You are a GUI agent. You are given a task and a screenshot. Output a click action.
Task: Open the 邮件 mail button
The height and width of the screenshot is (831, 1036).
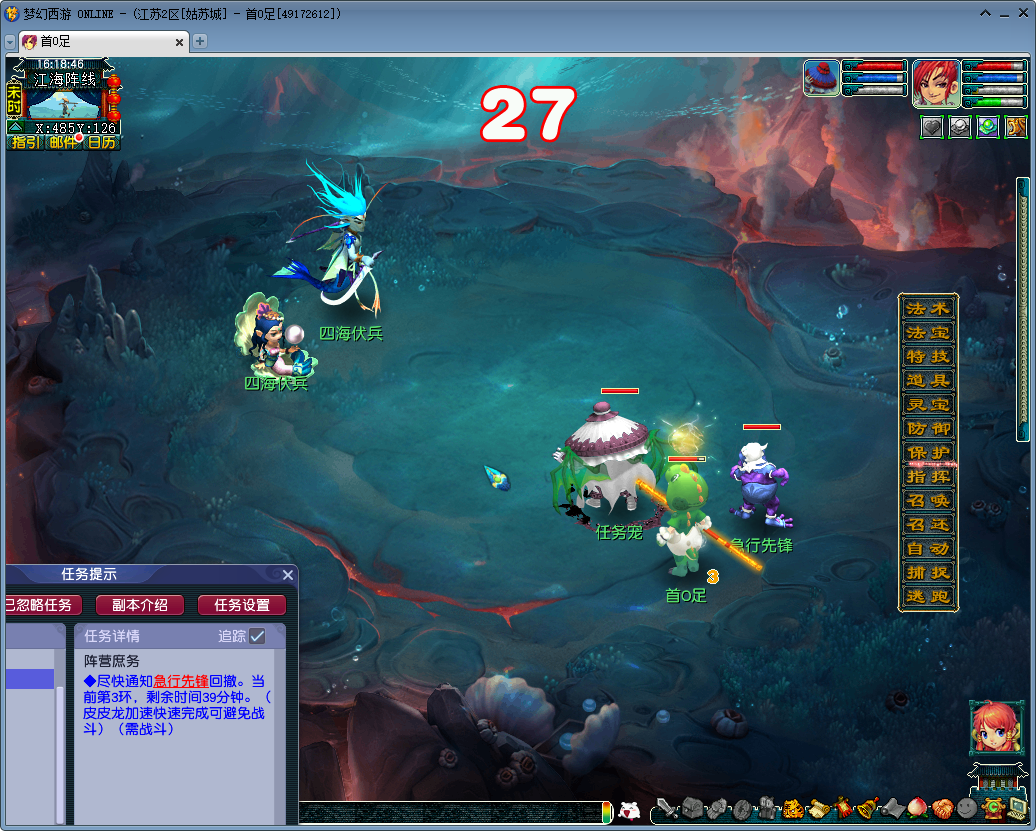[x=63, y=142]
